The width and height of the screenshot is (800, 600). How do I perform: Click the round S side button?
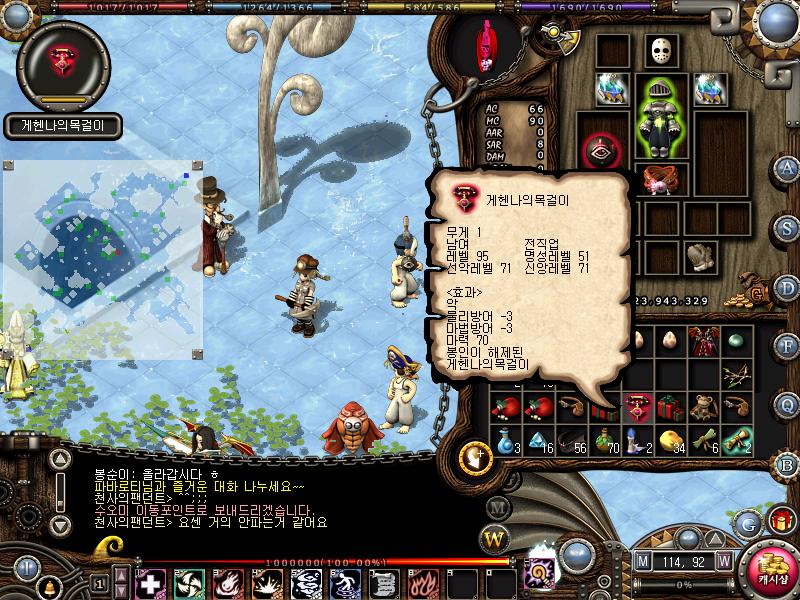click(x=788, y=227)
